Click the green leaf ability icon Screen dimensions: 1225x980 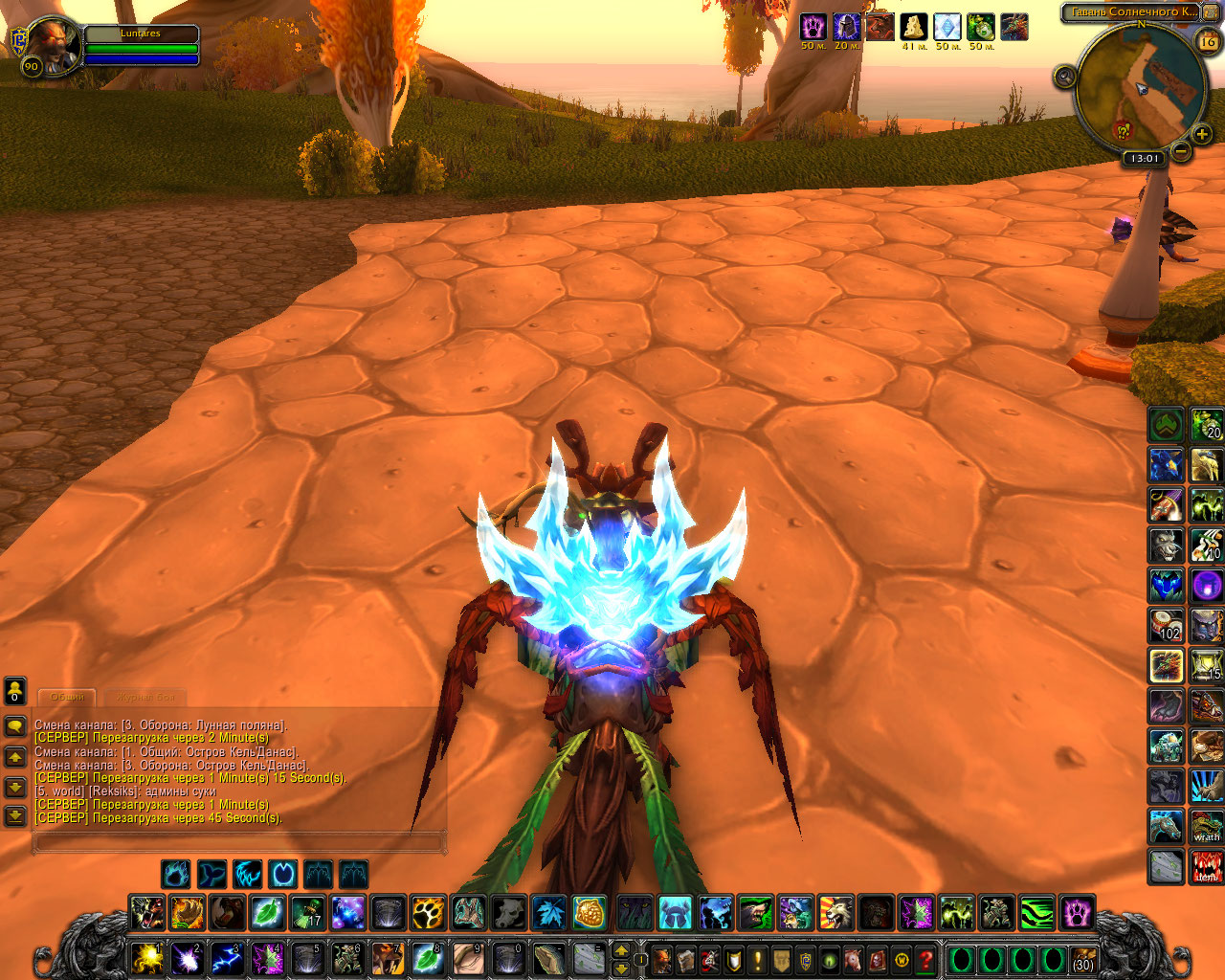(x=267, y=913)
